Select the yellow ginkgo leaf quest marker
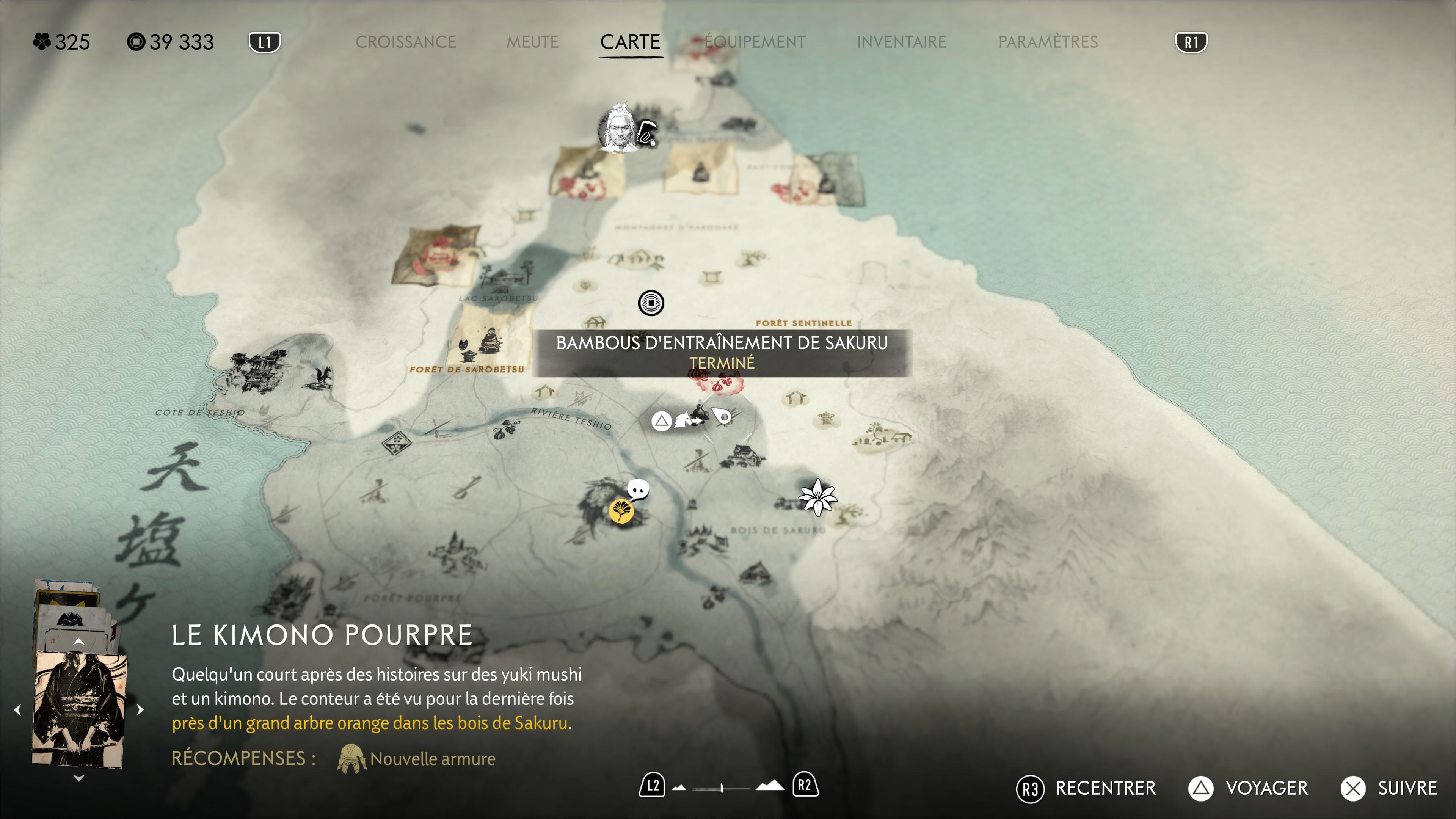Image resolution: width=1456 pixels, height=819 pixels. click(621, 511)
